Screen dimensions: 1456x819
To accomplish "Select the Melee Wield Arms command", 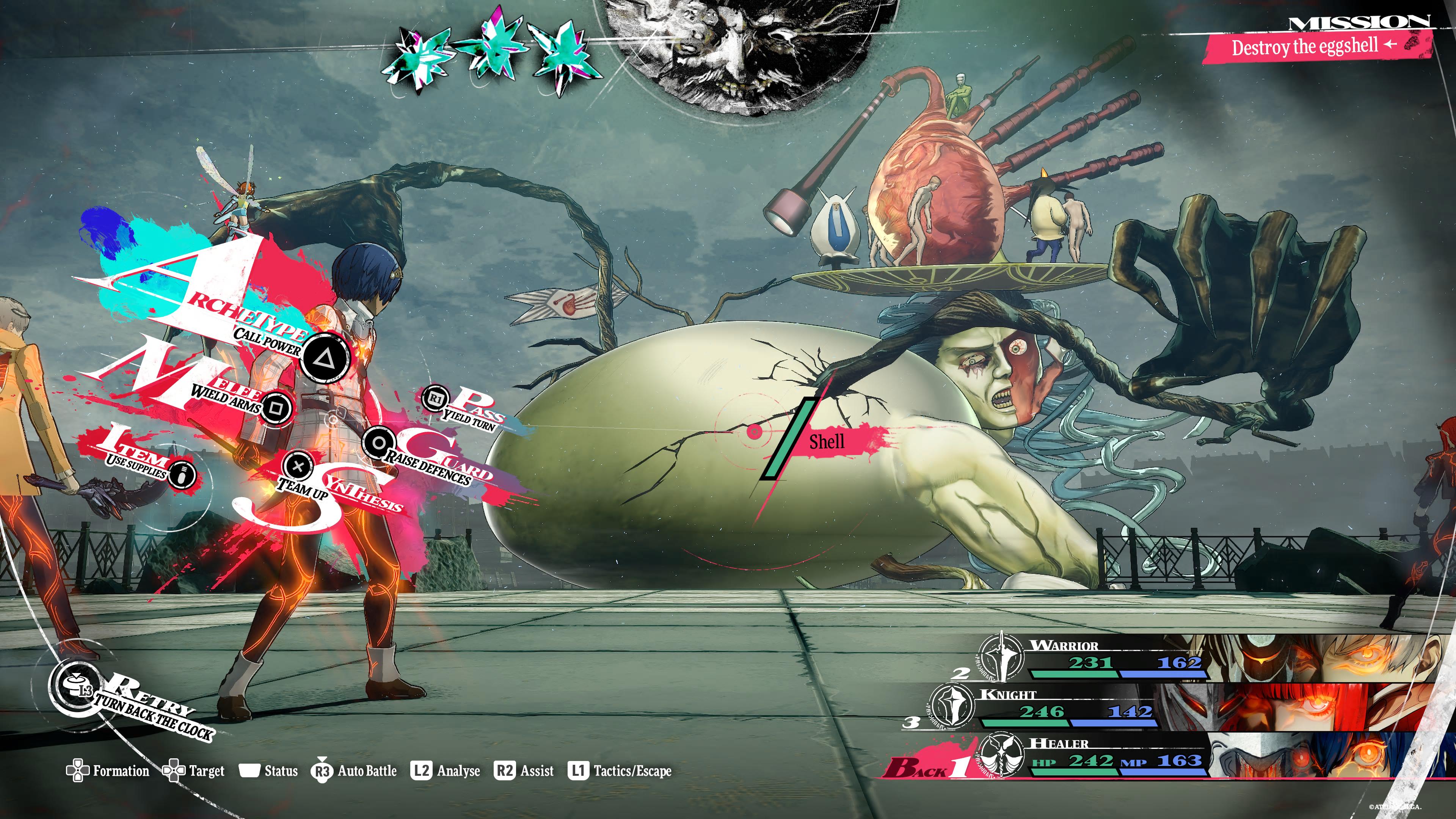I will point(276,407).
